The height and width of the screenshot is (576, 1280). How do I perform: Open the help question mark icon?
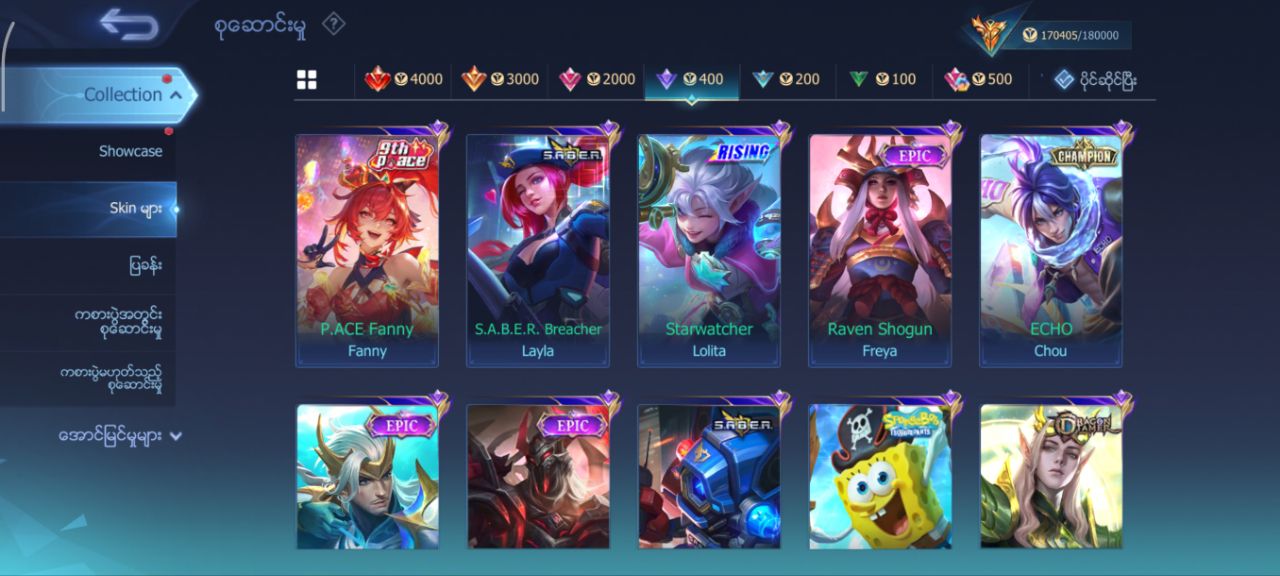333,25
